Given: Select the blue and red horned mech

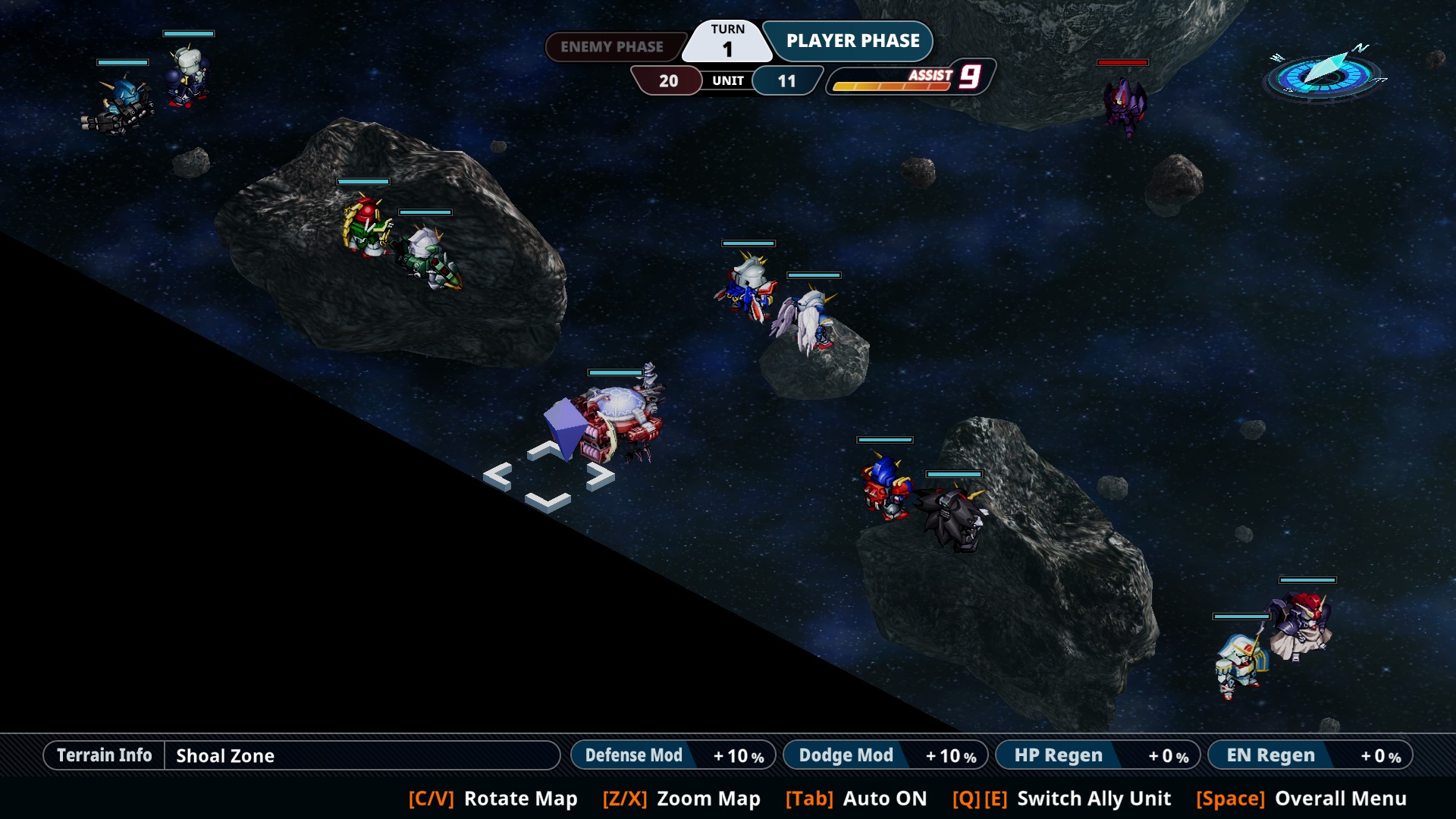Looking at the screenshot, I should point(884,486).
